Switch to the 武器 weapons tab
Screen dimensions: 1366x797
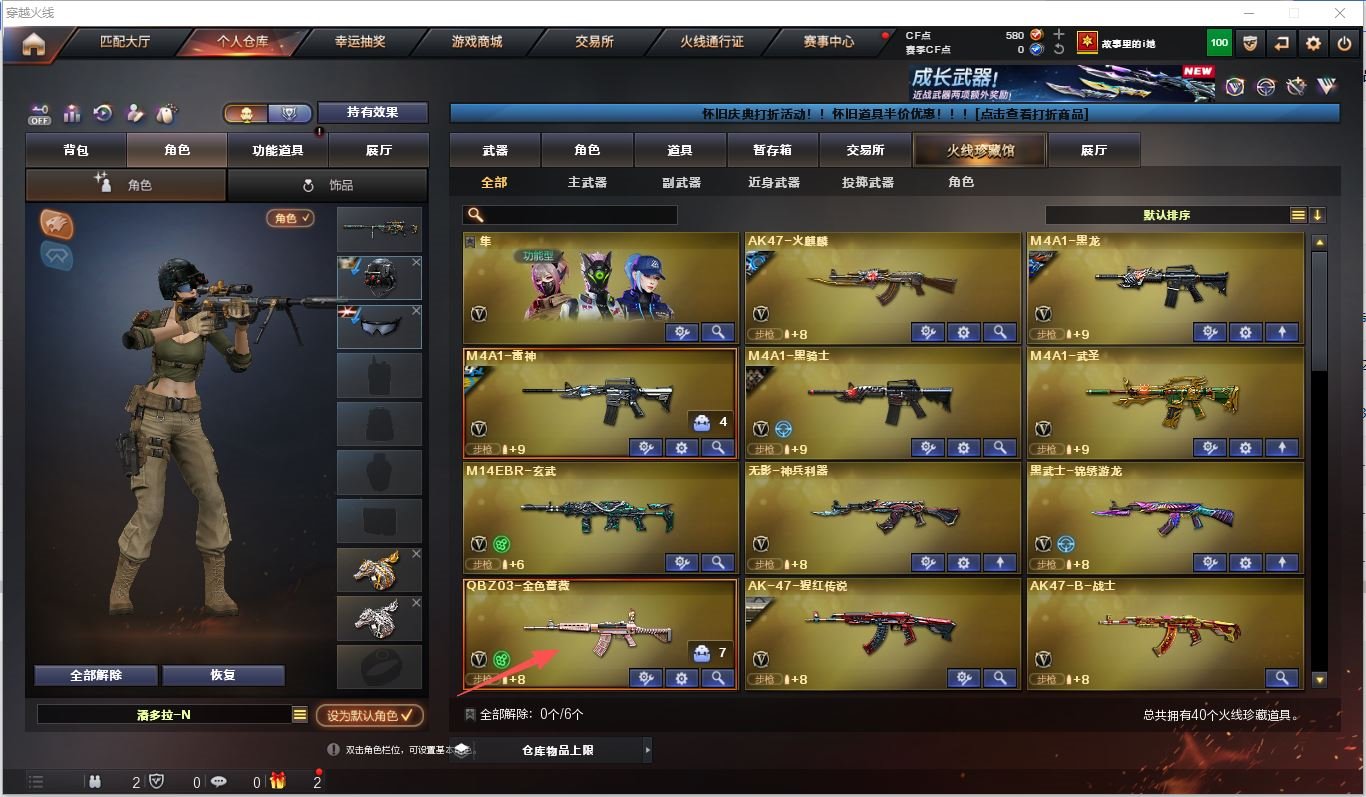click(x=495, y=150)
